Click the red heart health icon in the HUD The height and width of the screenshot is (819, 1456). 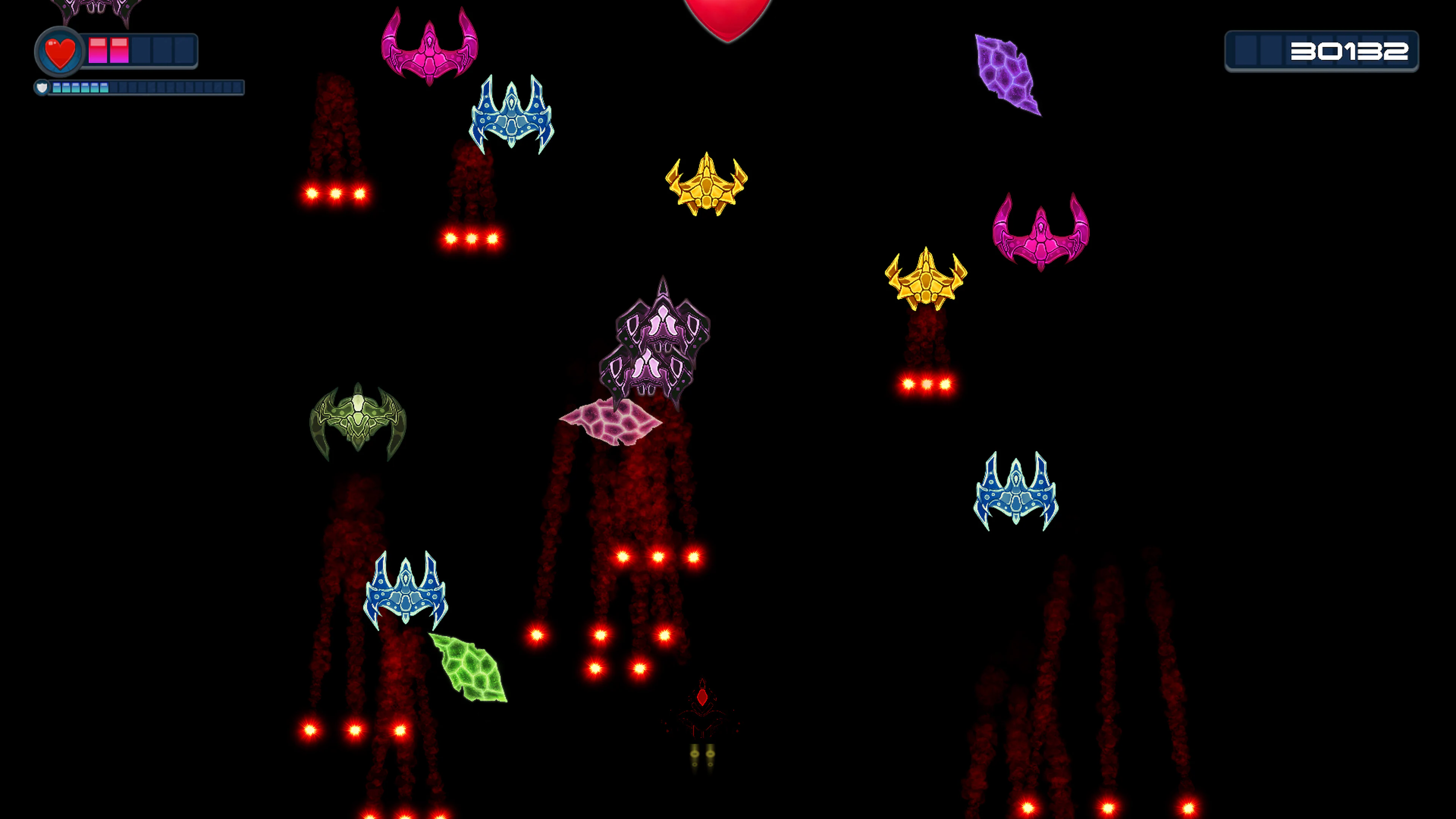coord(60,52)
